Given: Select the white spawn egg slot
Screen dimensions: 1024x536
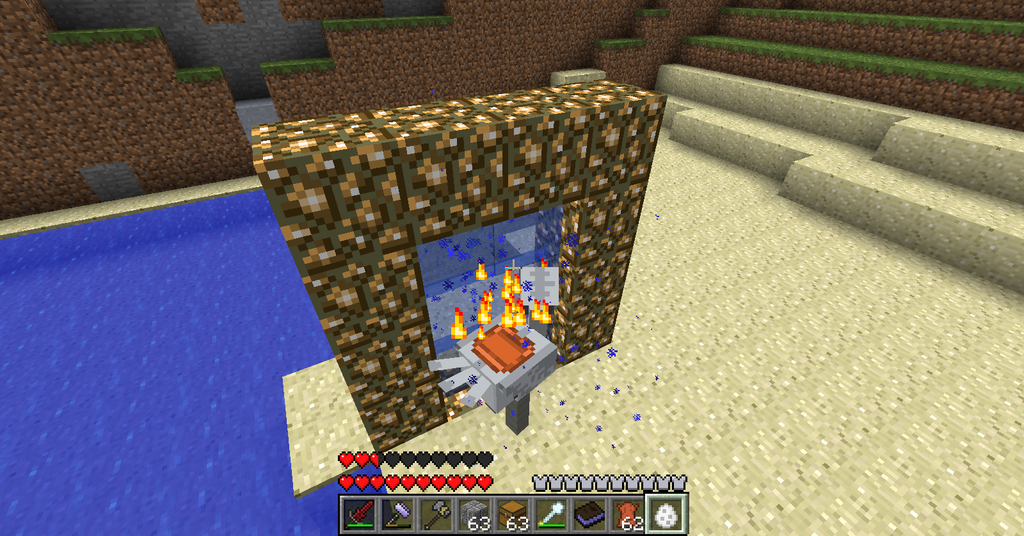Looking at the screenshot, I should [665, 514].
